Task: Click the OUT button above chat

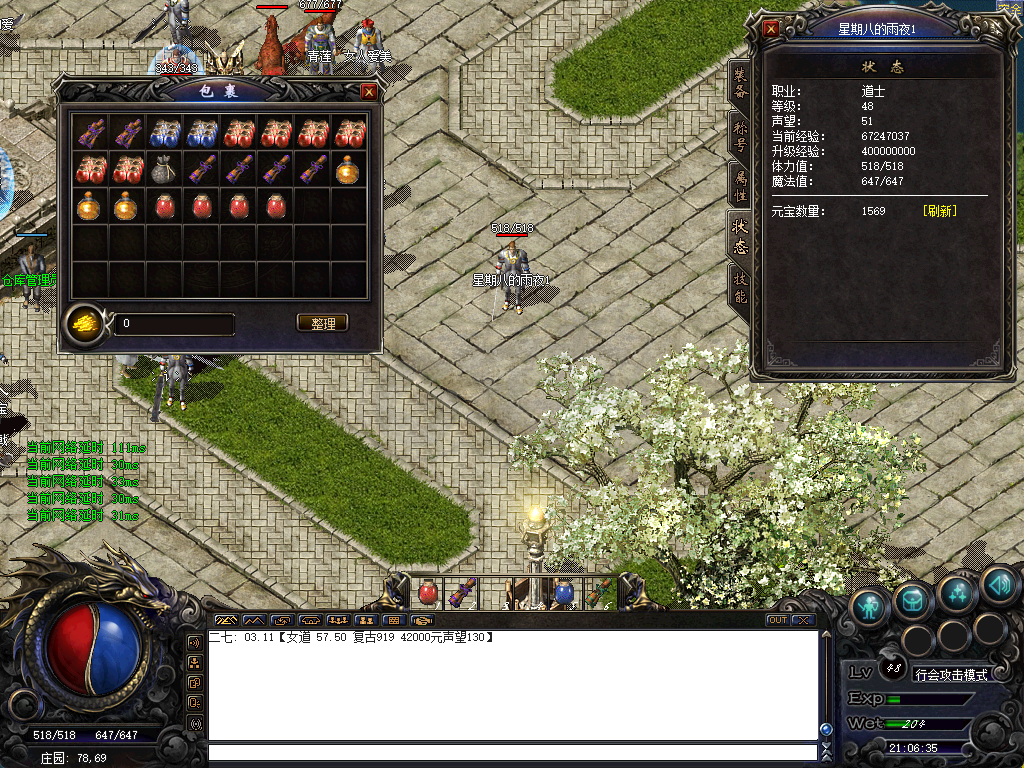Action: point(777,620)
